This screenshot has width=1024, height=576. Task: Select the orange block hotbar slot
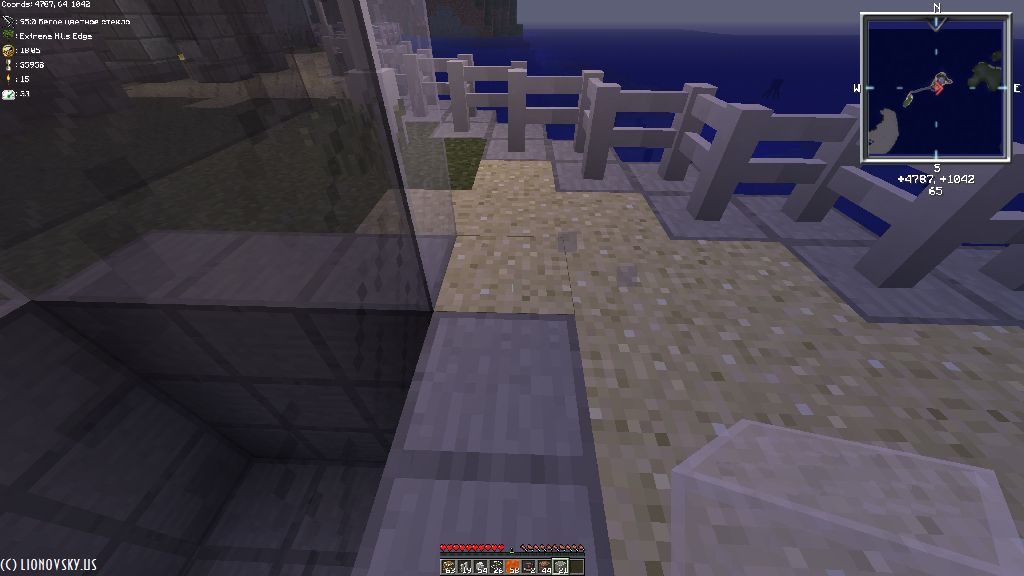(x=512, y=567)
